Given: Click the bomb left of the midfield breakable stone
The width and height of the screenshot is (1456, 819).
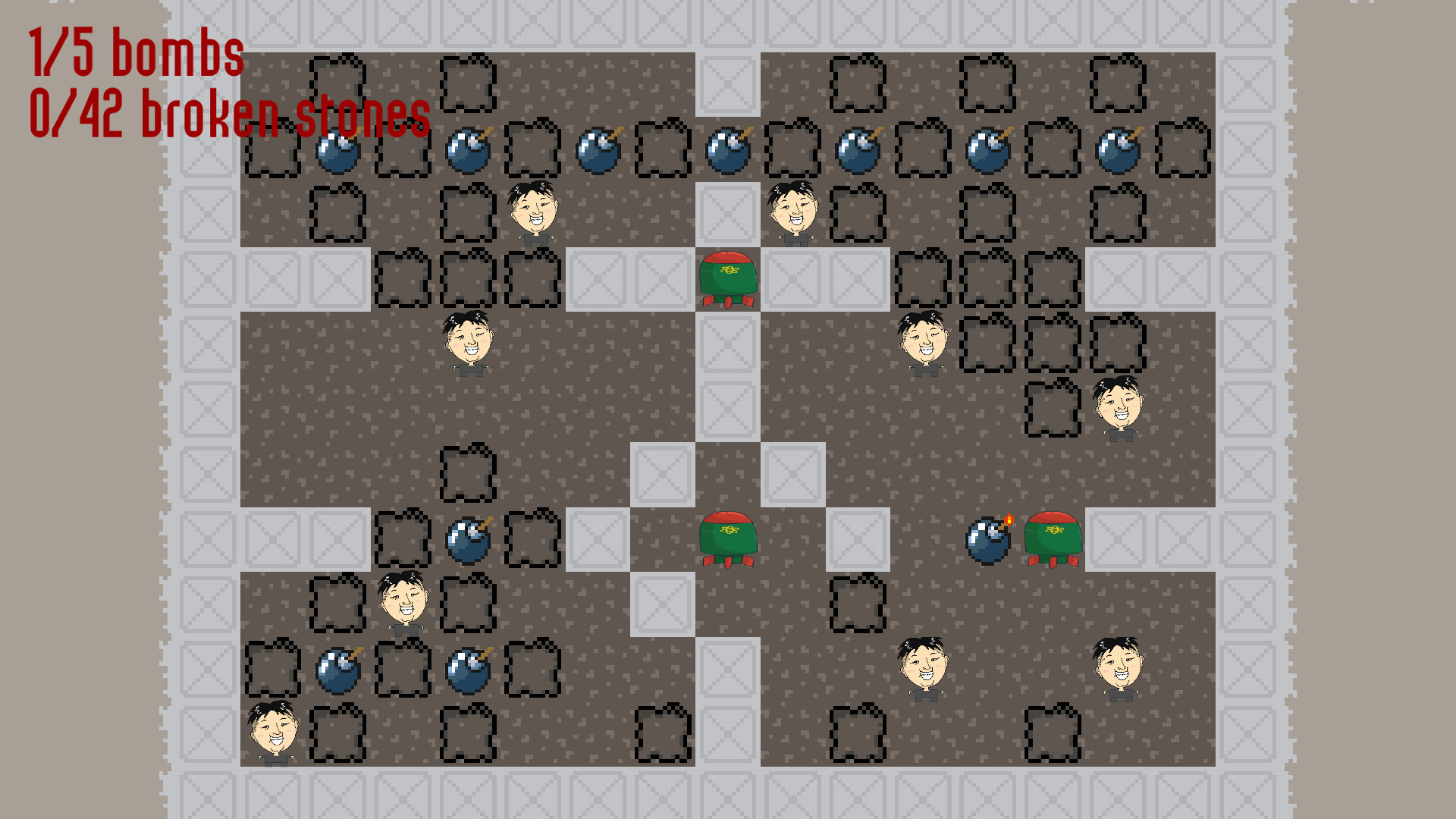Looking at the screenshot, I should click(469, 541).
